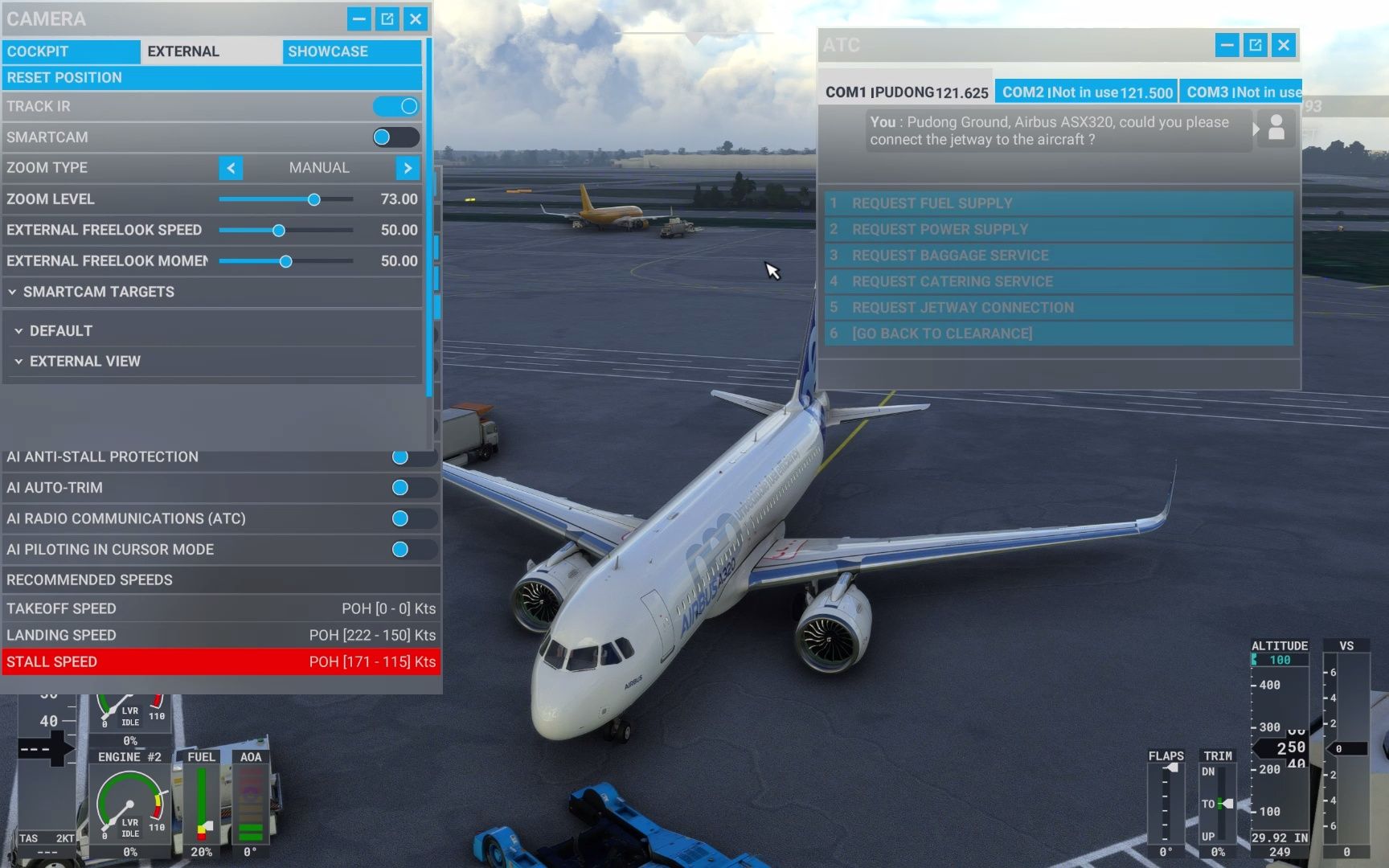Click RESET POSITION in the camera panel
Image resolution: width=1389 pixels, height=868 pixels.
tap(213, 77)
